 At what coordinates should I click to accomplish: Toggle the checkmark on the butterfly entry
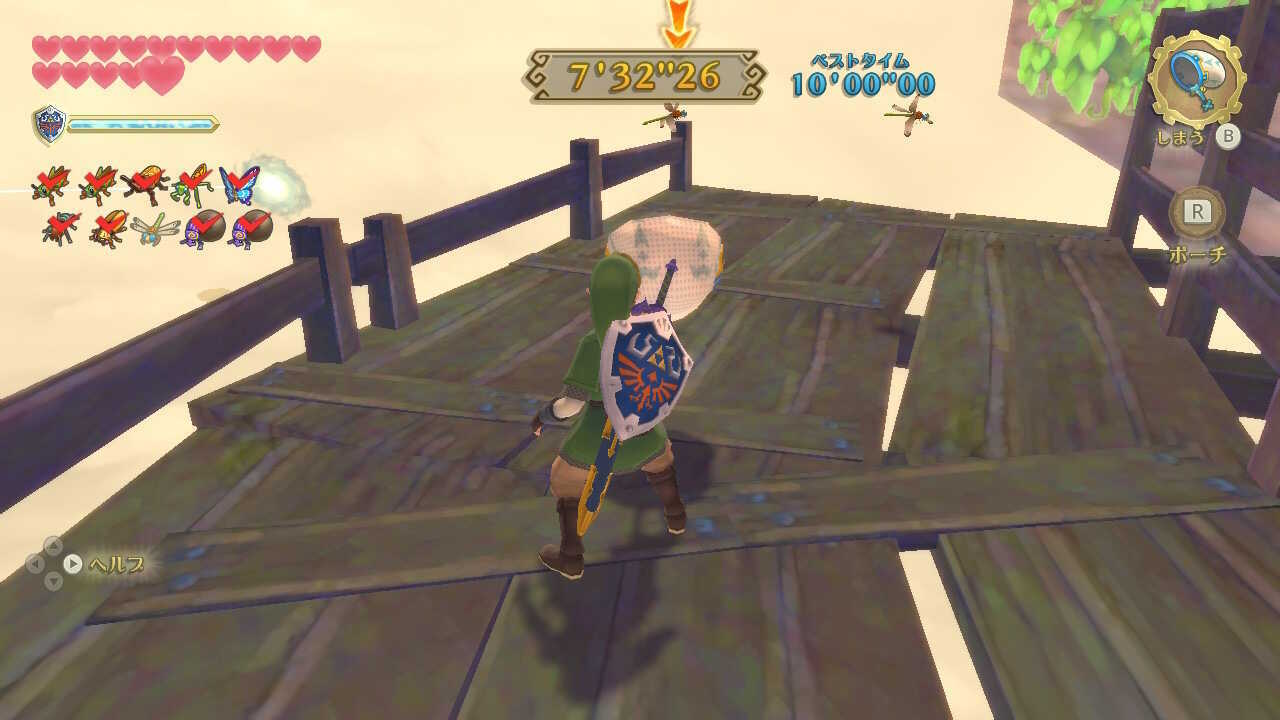(x=237, y=180)
